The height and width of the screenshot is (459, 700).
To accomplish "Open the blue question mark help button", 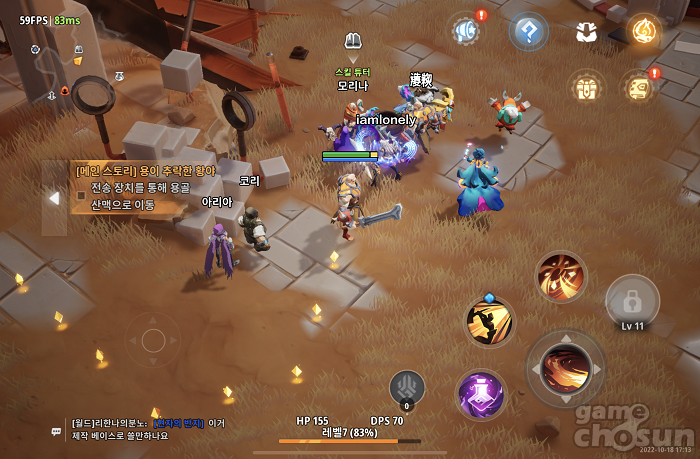I will 527,30.
